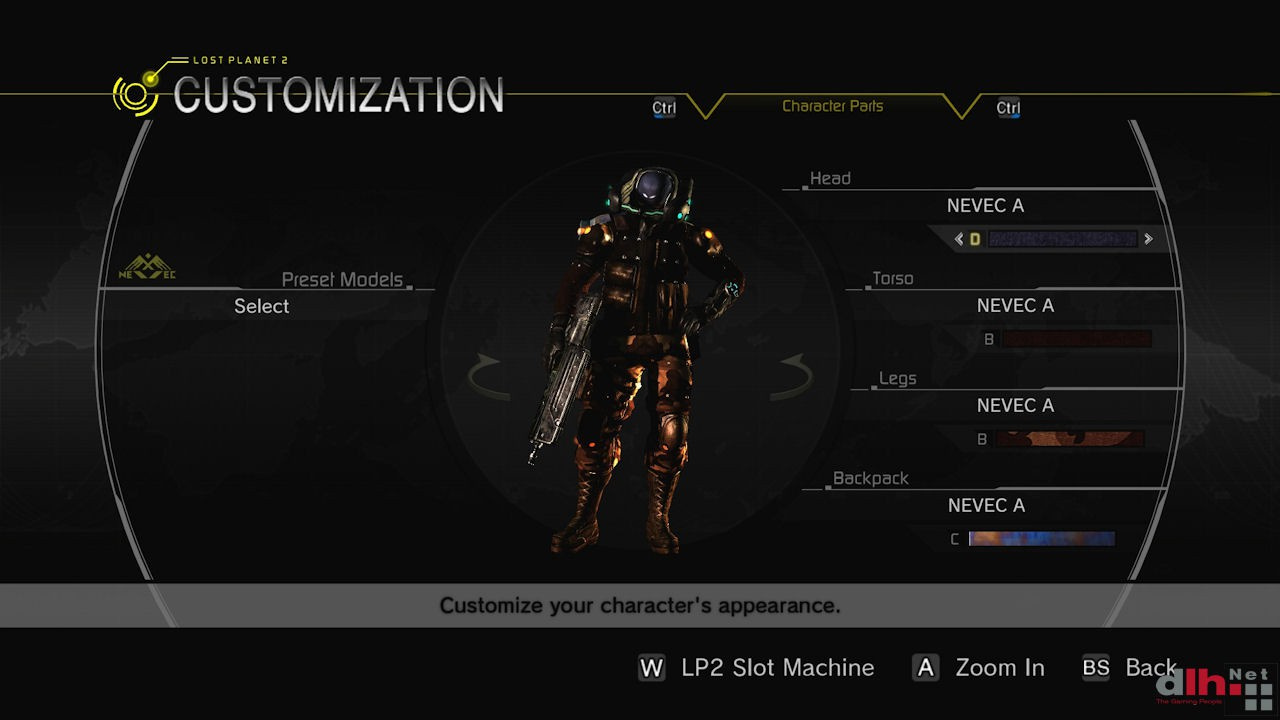Select the Legs part NEVEC A

(x=1015, y=406)
